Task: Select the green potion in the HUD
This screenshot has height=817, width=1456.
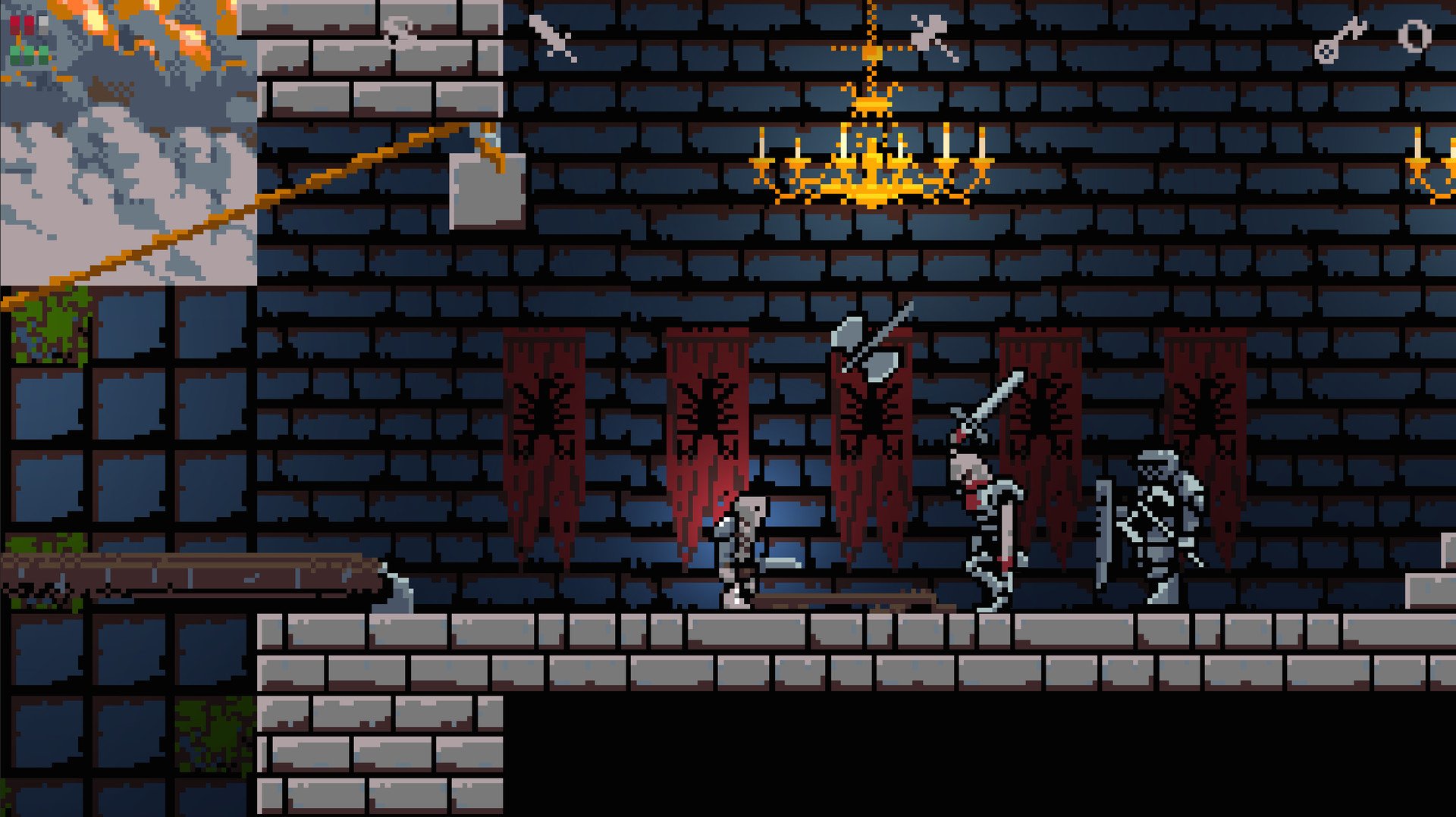Action: pyautogui.click(x=29, y=55)
